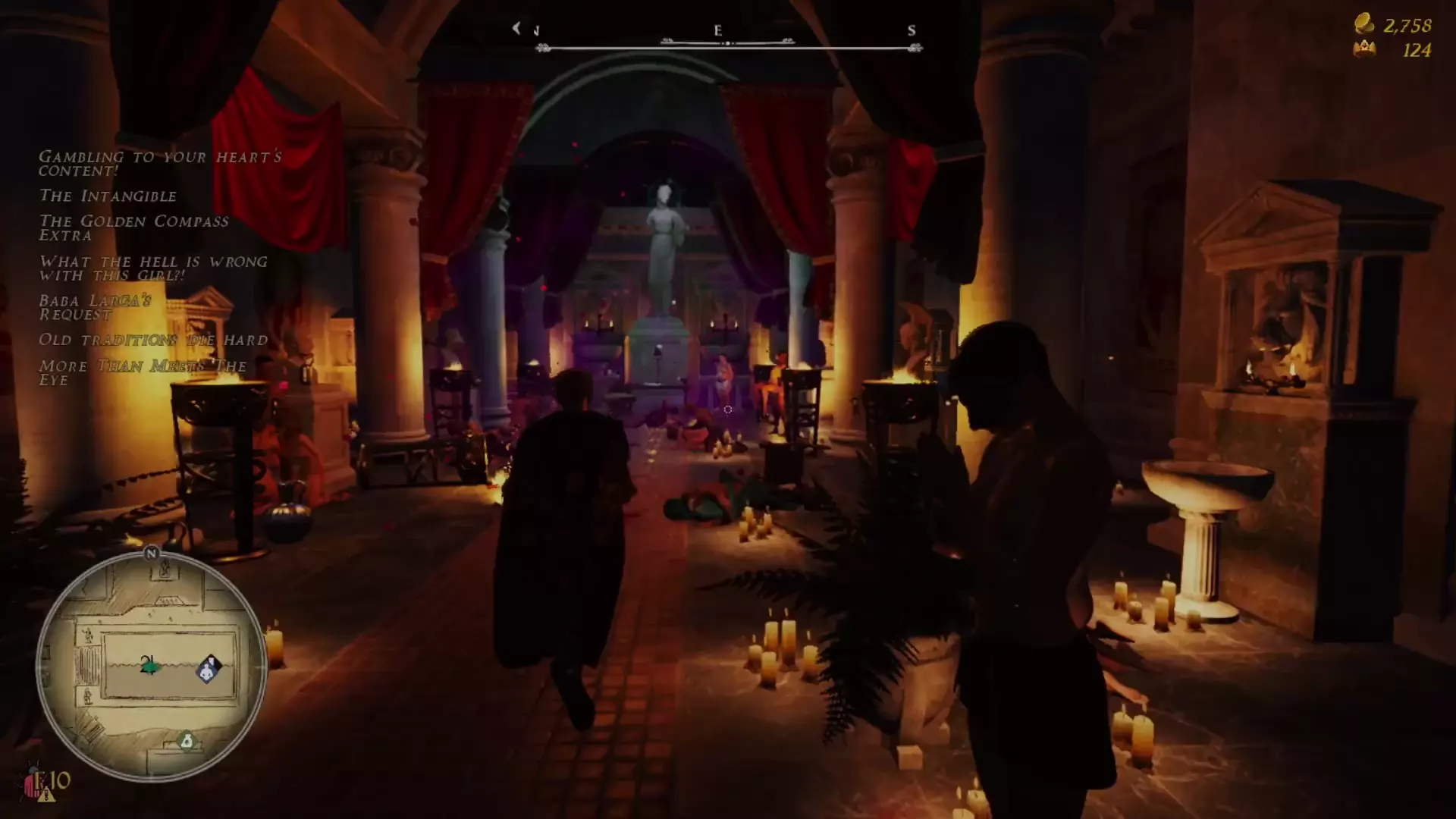The width and height of the screenshot is (1456, 819).
Task: Select Baba Larga's Request quest
Action: (96, 307)
